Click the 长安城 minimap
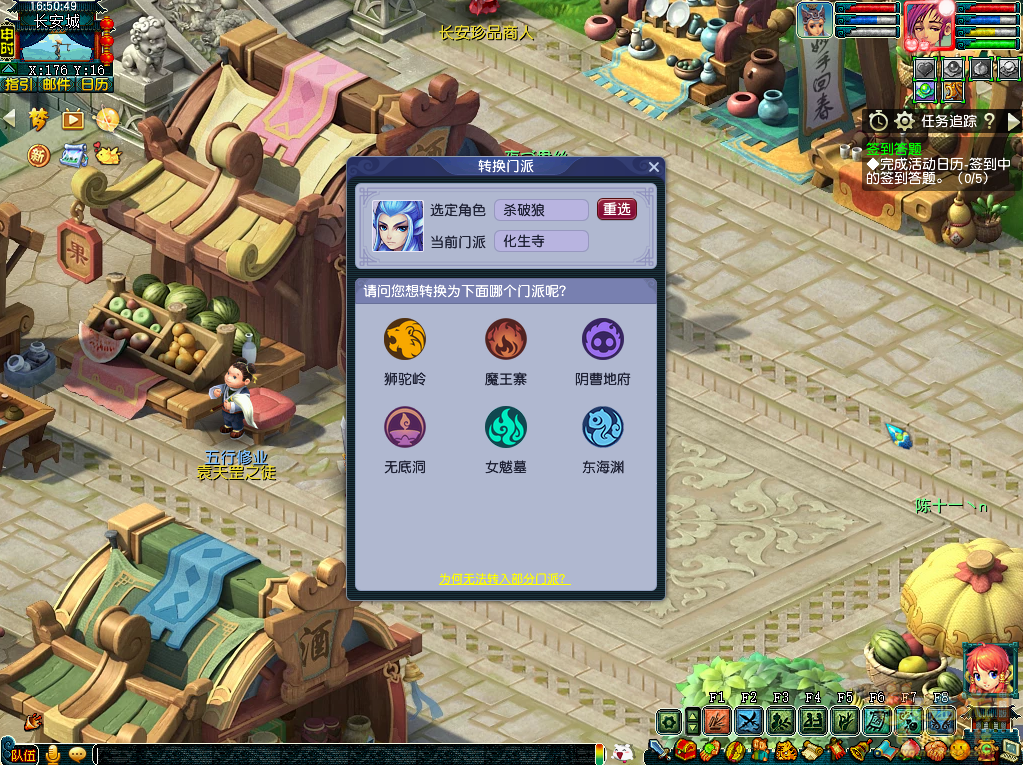Screen dimensions: 1023x765 click(x=56, y=46)
